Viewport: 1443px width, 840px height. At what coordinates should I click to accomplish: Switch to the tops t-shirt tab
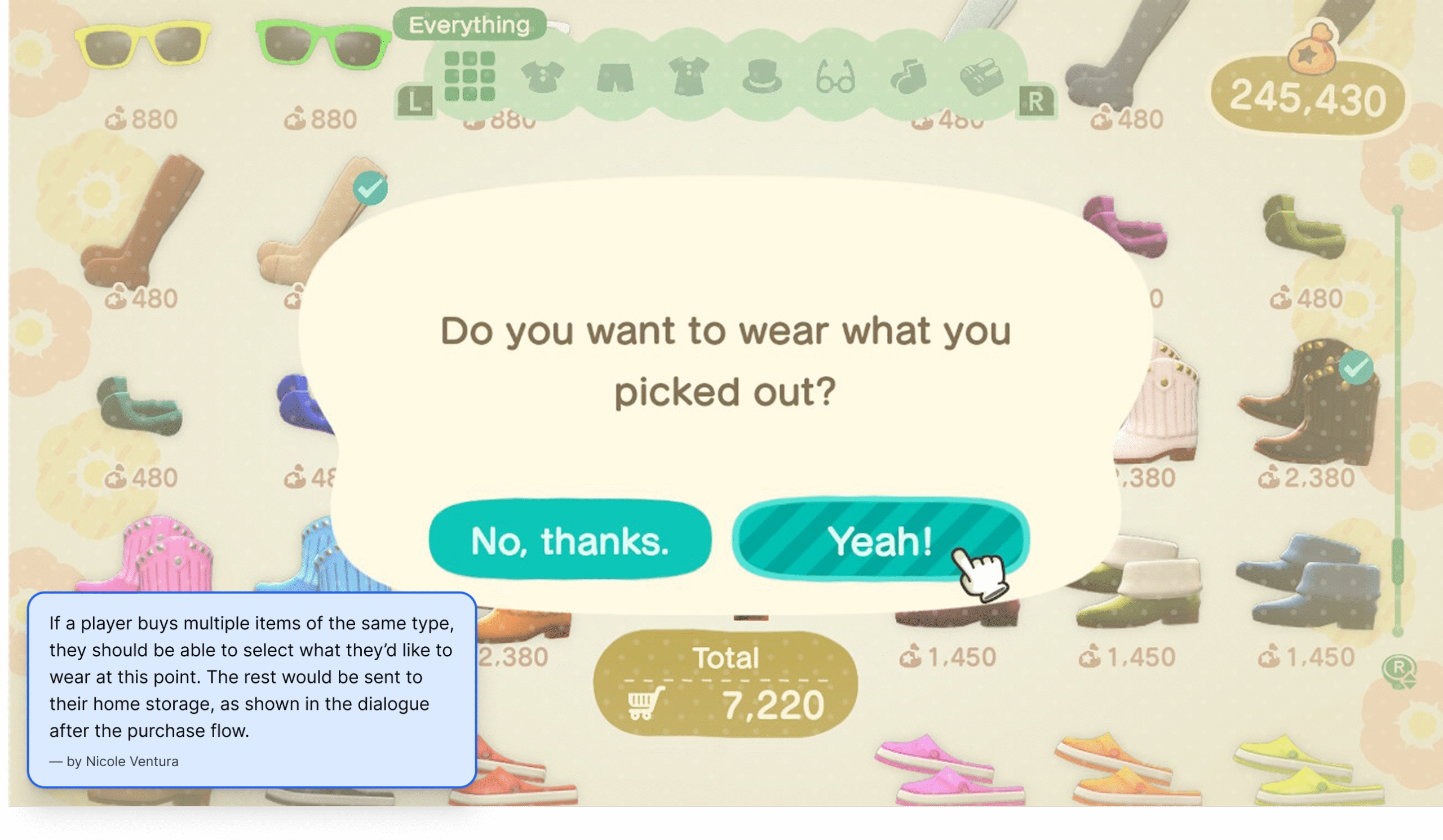[x=542, y=77]
